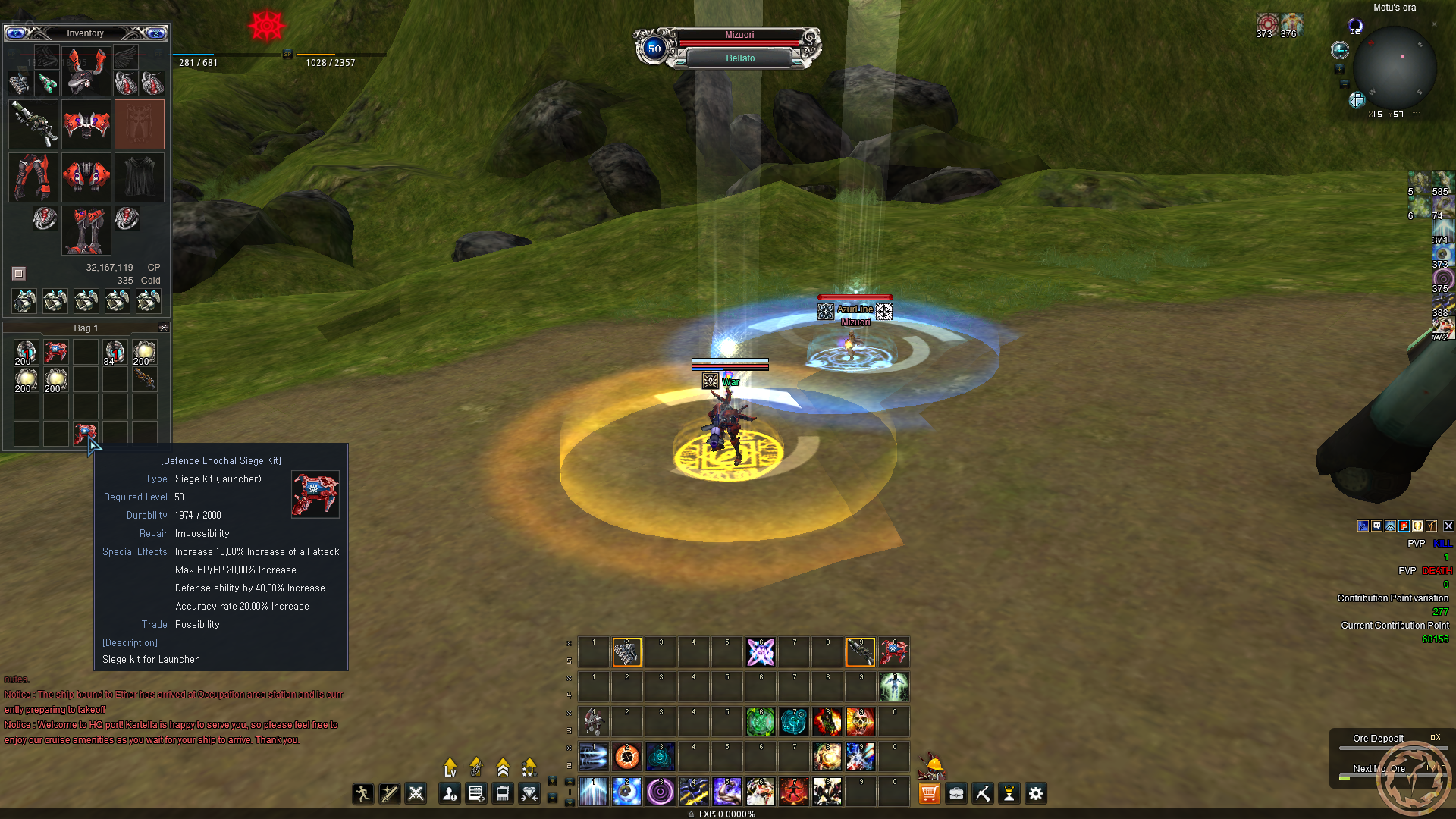This screenshot has height=819, width=1456.
Task: Select the equipped launcher weapon slot
Action: 33,124
